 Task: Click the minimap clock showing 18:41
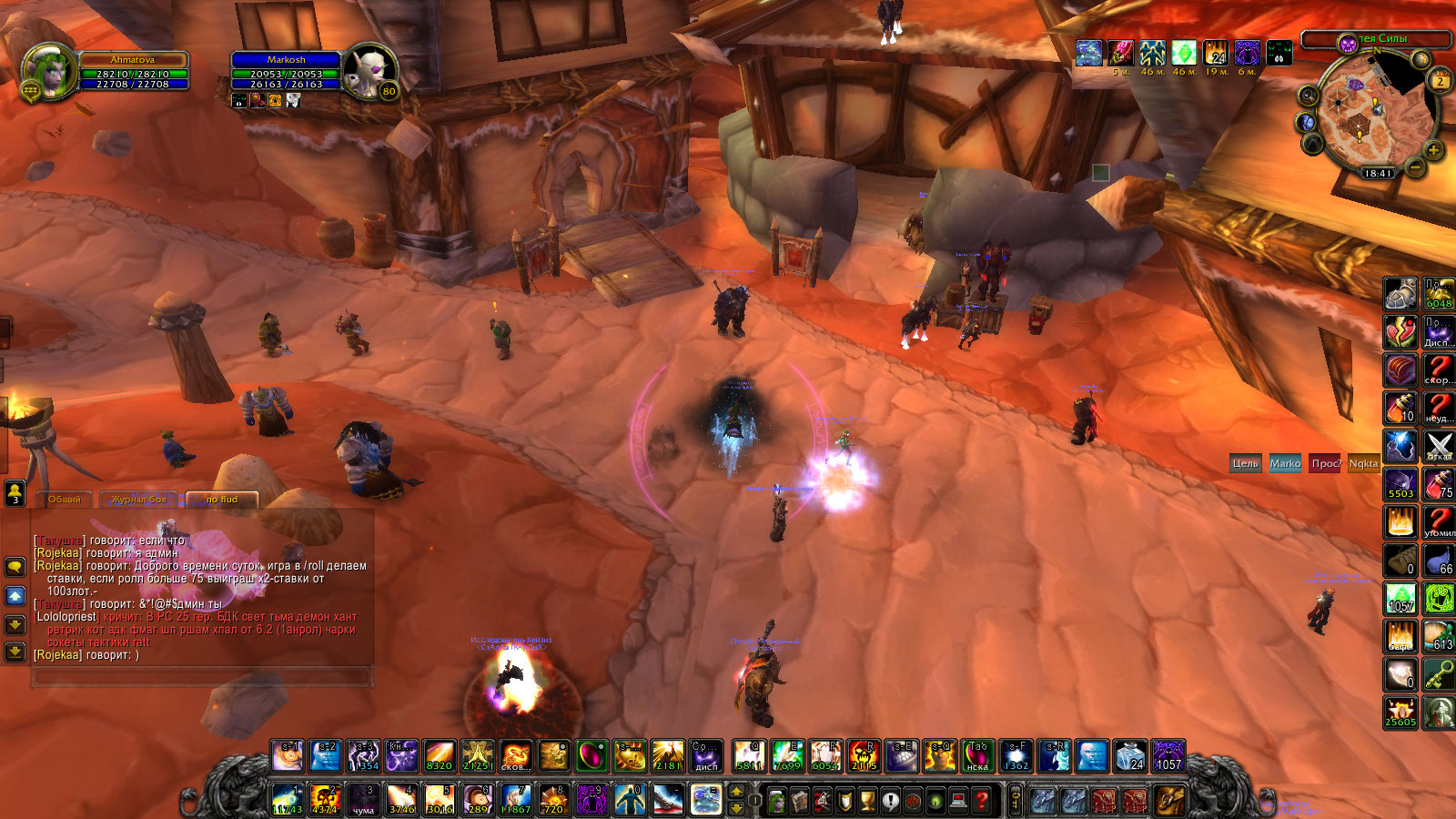[1377, 173]
